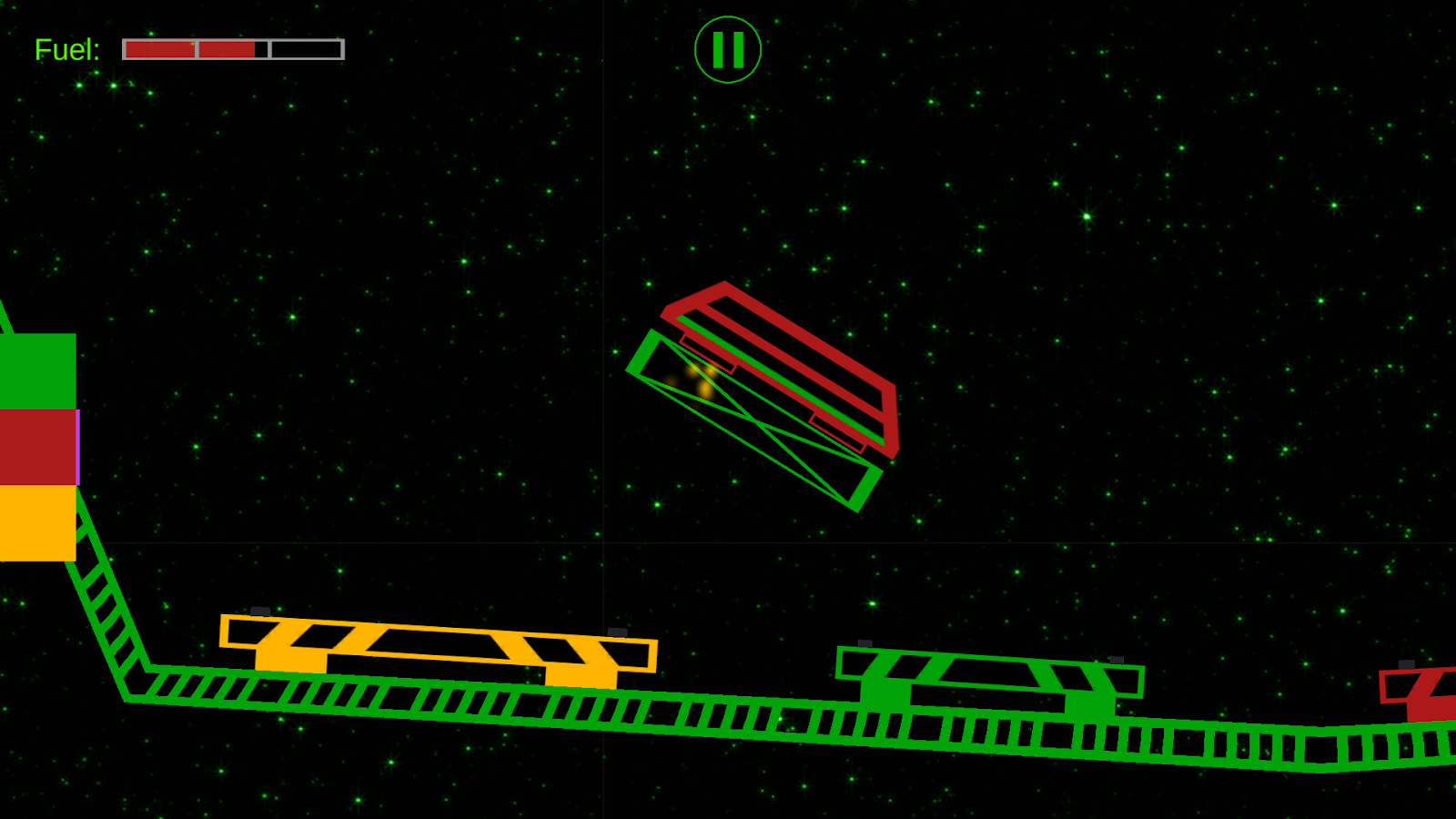The height and width of the screenshot is (819, 1456).
Task: Click the red fuel gauge bar
Action: 191,48
